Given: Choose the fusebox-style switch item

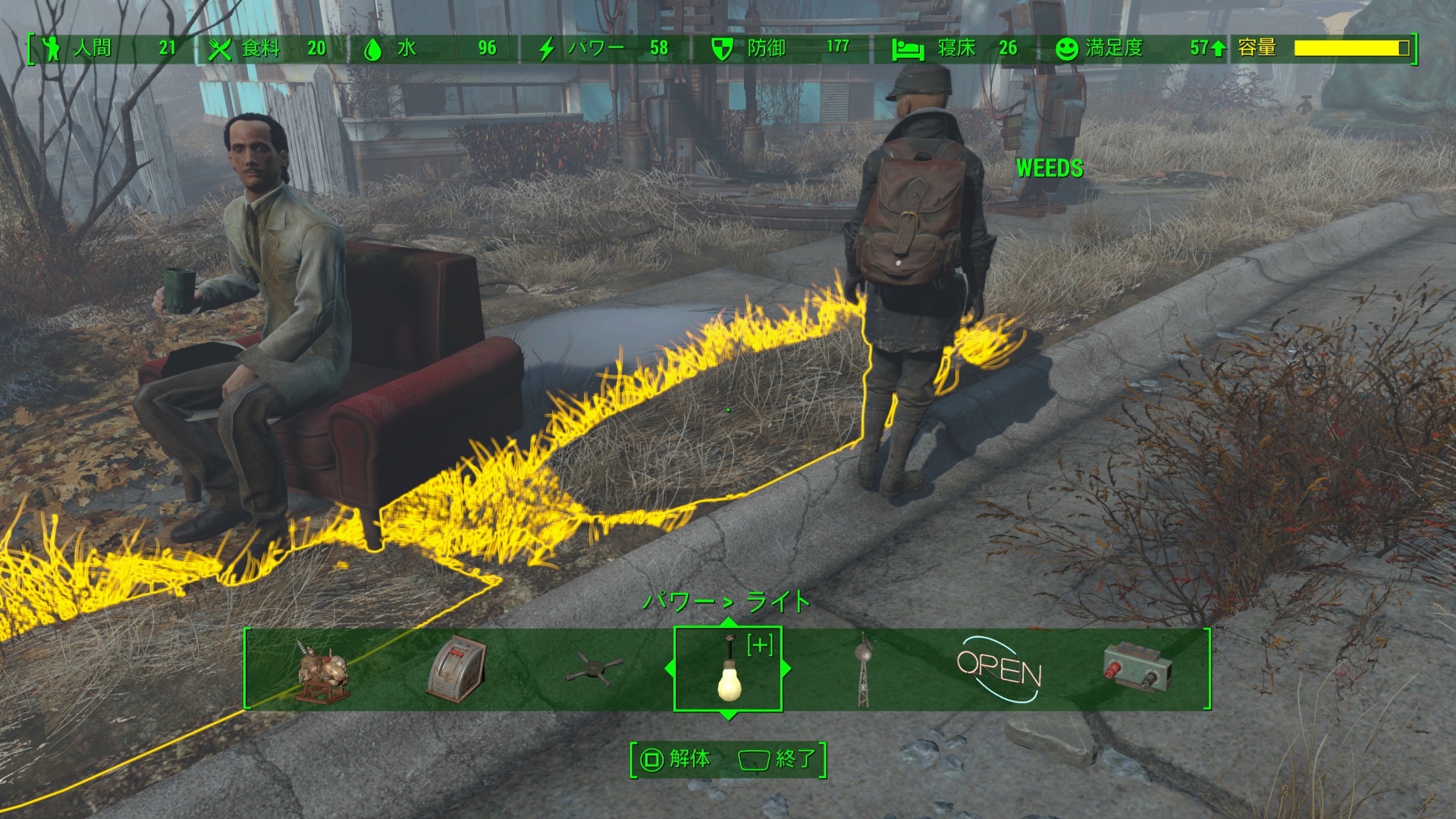Looking at the screenshot, I should point(457,669).
